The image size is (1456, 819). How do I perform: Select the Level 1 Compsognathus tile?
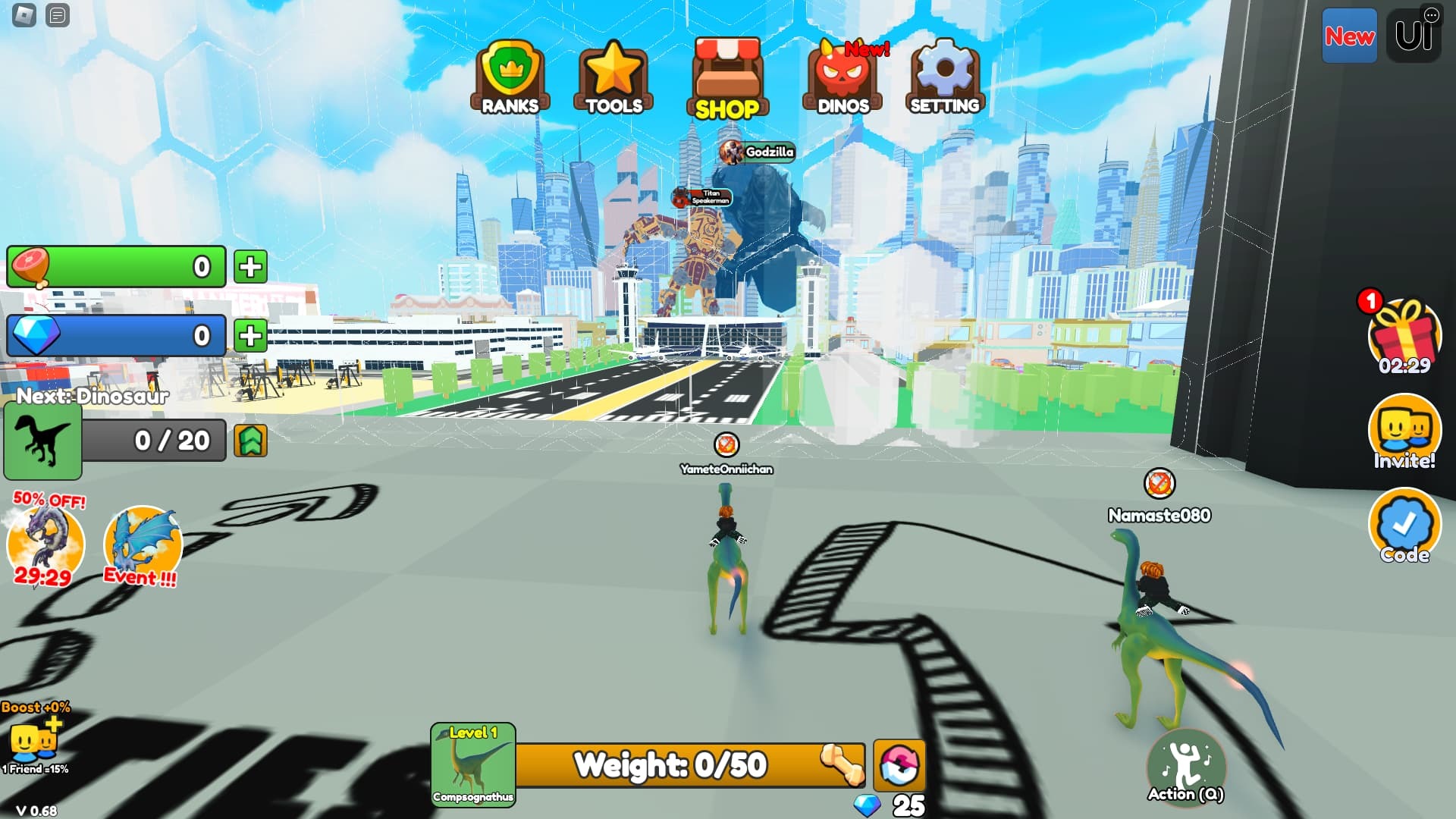[473, 764]
